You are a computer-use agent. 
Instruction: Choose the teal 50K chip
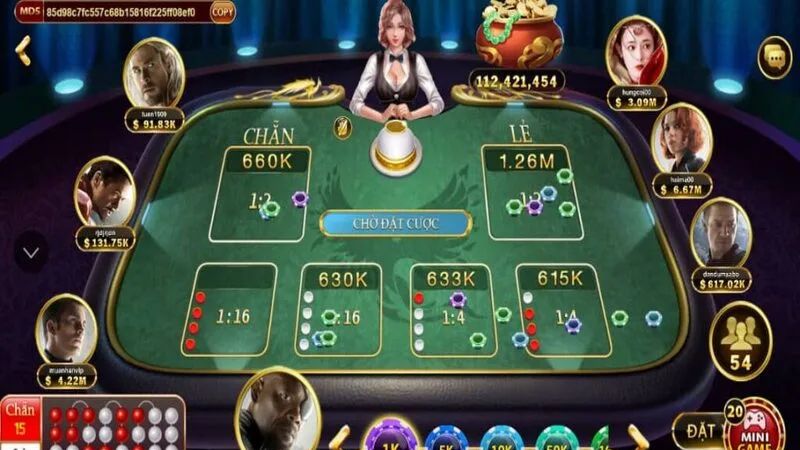click(x=556, y=438)
